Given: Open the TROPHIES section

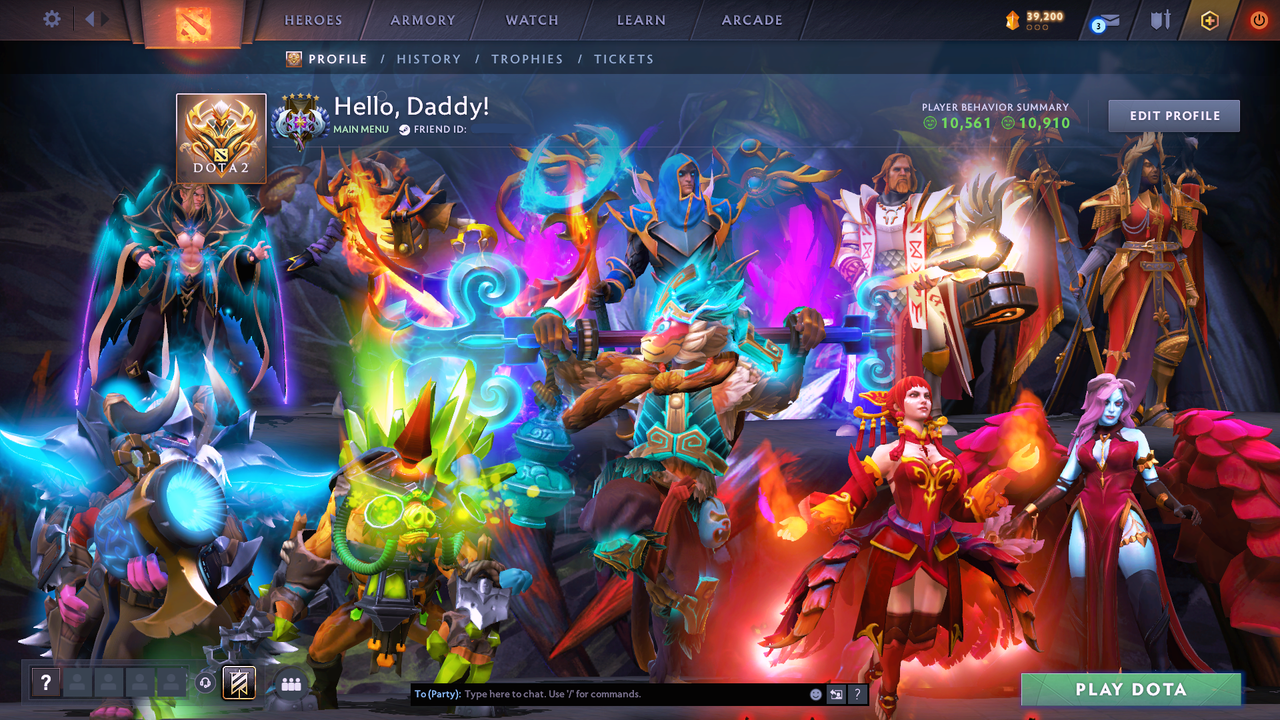Looking at the screenshot, I should pyautogui.click(x=527, y=59).
